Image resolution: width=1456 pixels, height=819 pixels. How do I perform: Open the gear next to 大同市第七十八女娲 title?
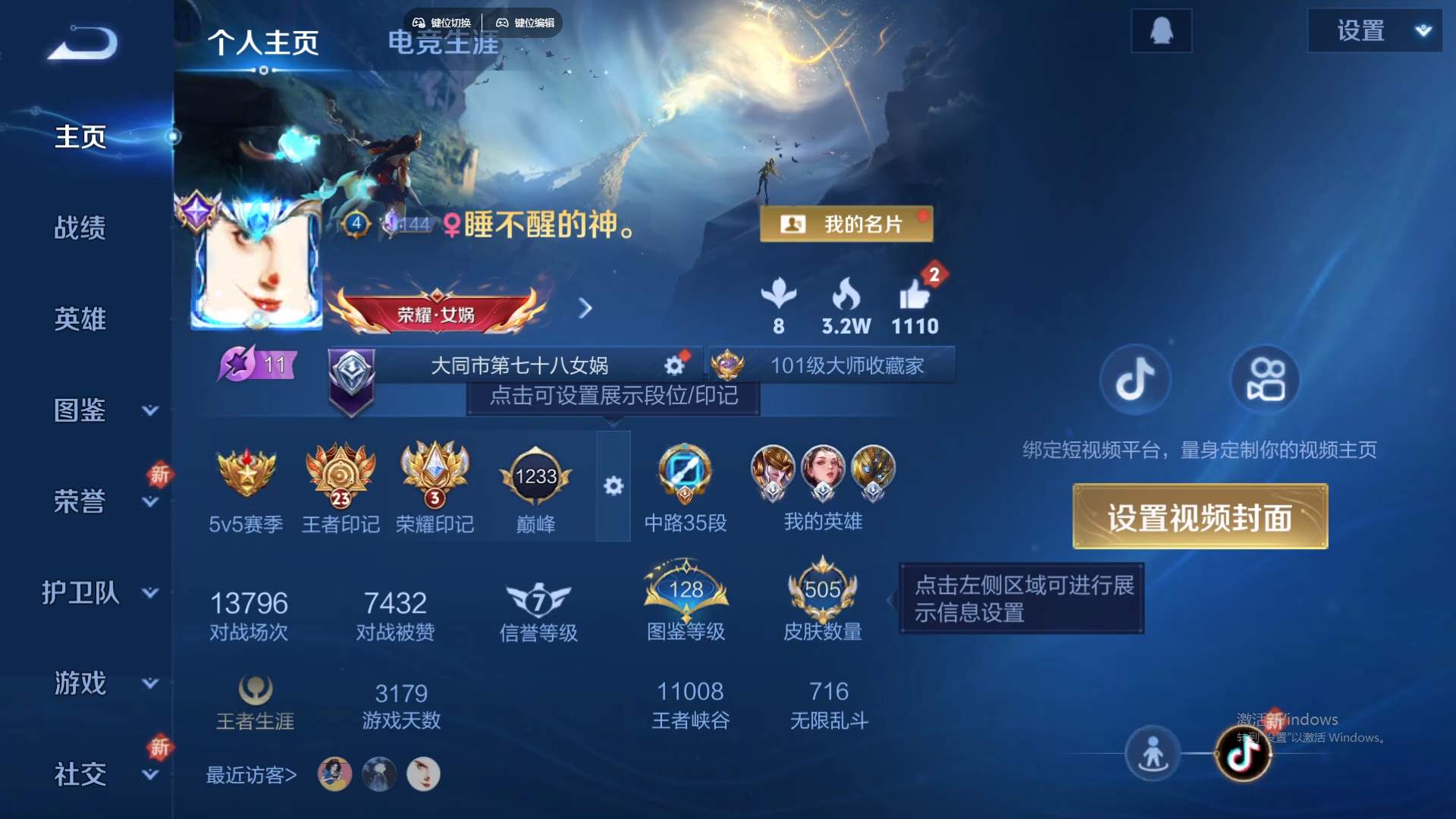(673, 365)
